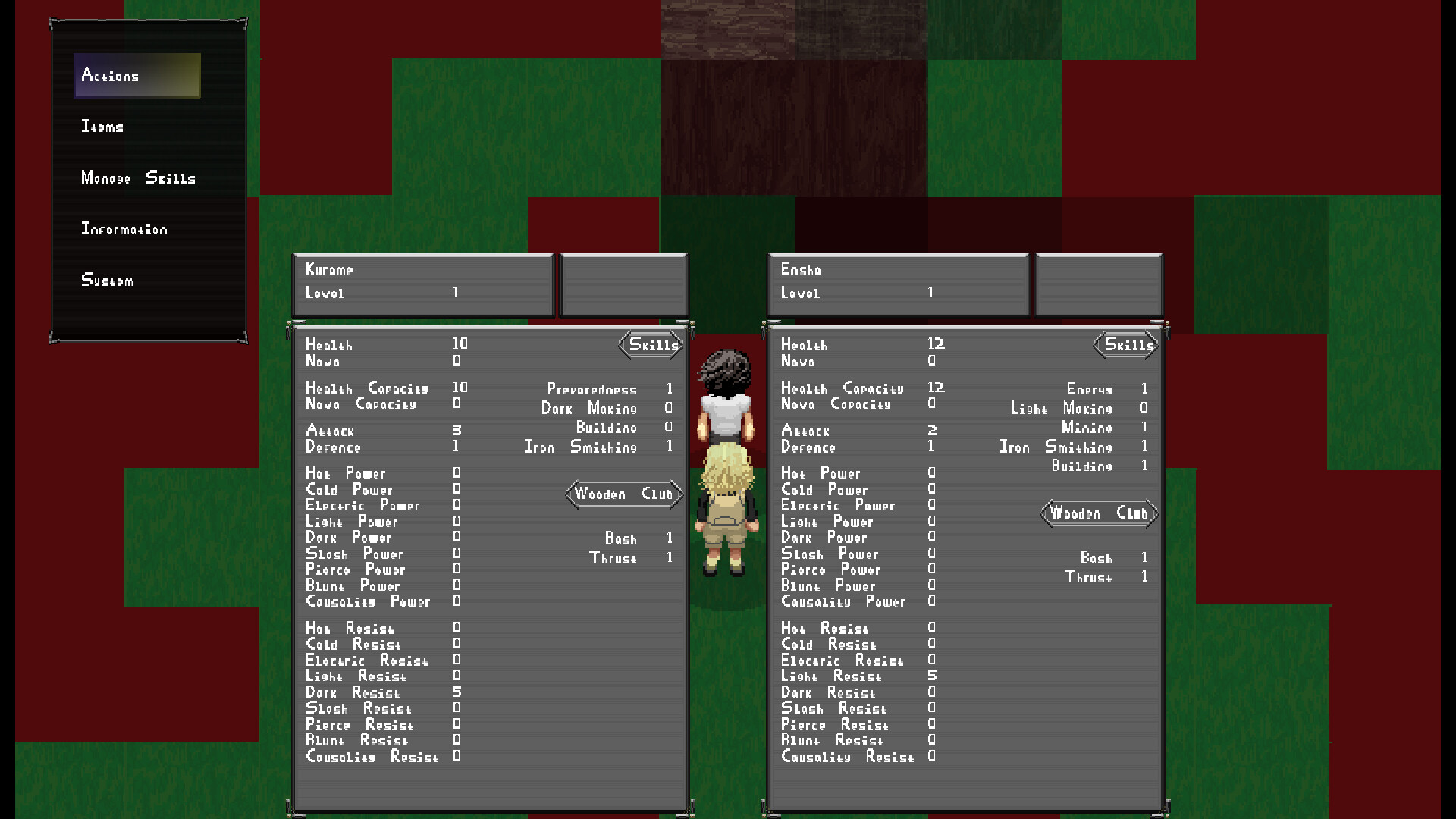Select Kurame's Level display

379,293
